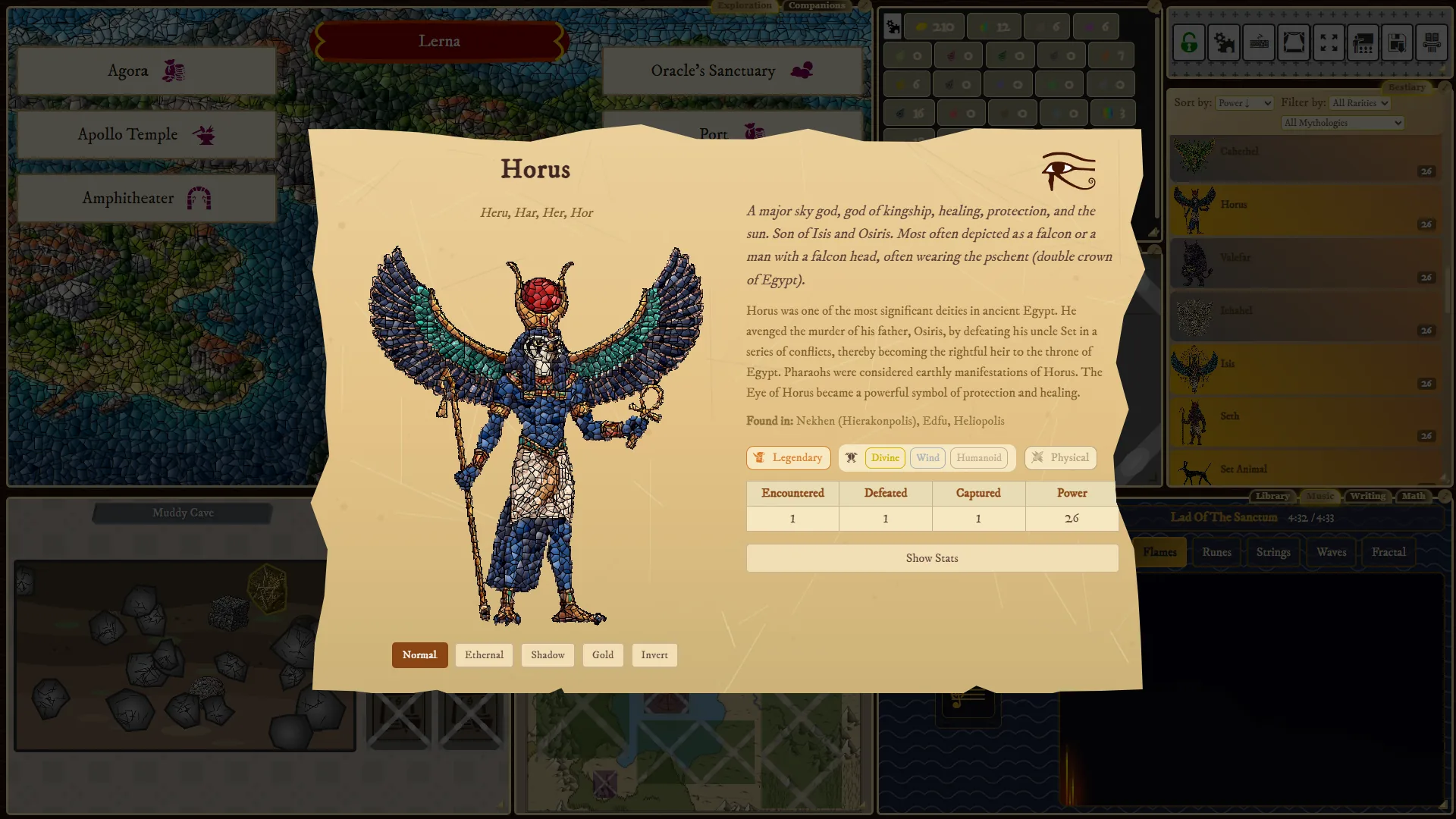Open the save and load icon
Image resolution: width=1456 pixels, height=819 pixels.
1398,42
